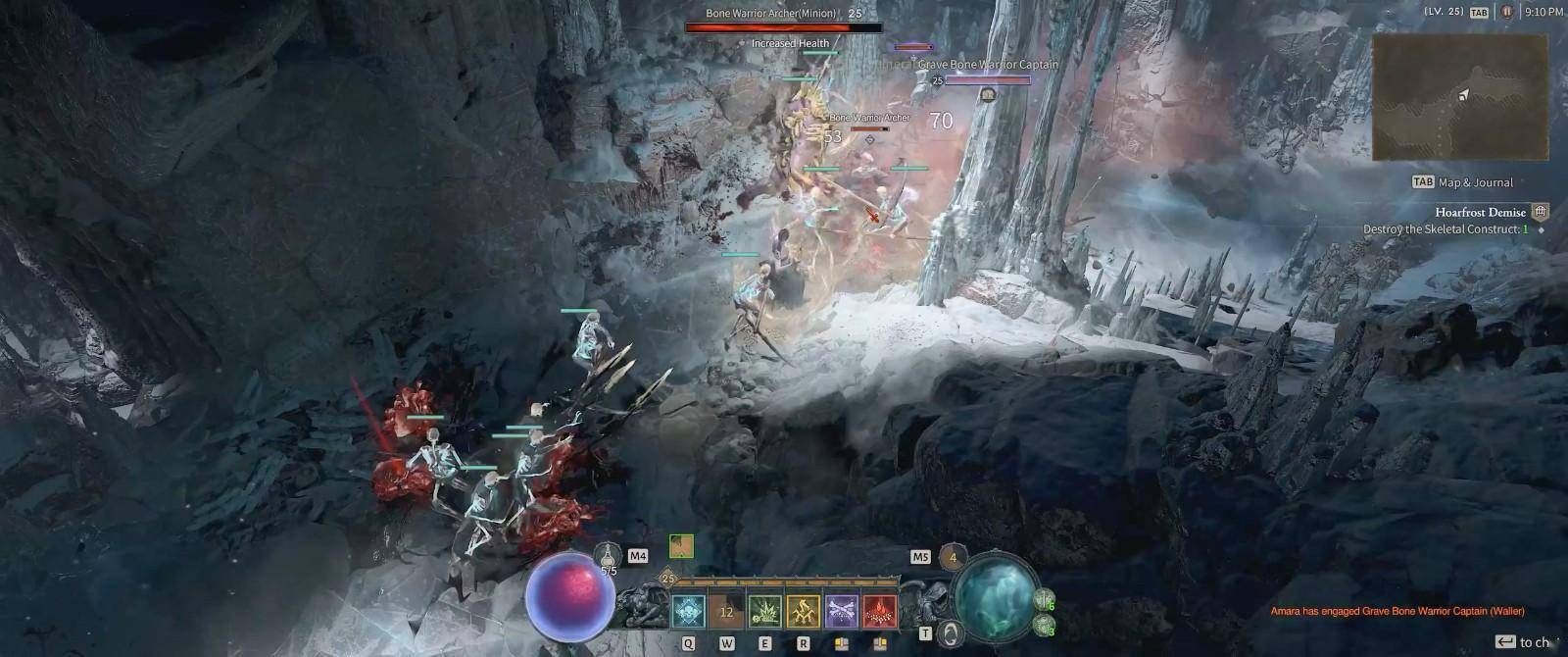Click the round icon showing 4 above the essence orb
Viewport: 1568px width, 657px height.
(953, 557)
